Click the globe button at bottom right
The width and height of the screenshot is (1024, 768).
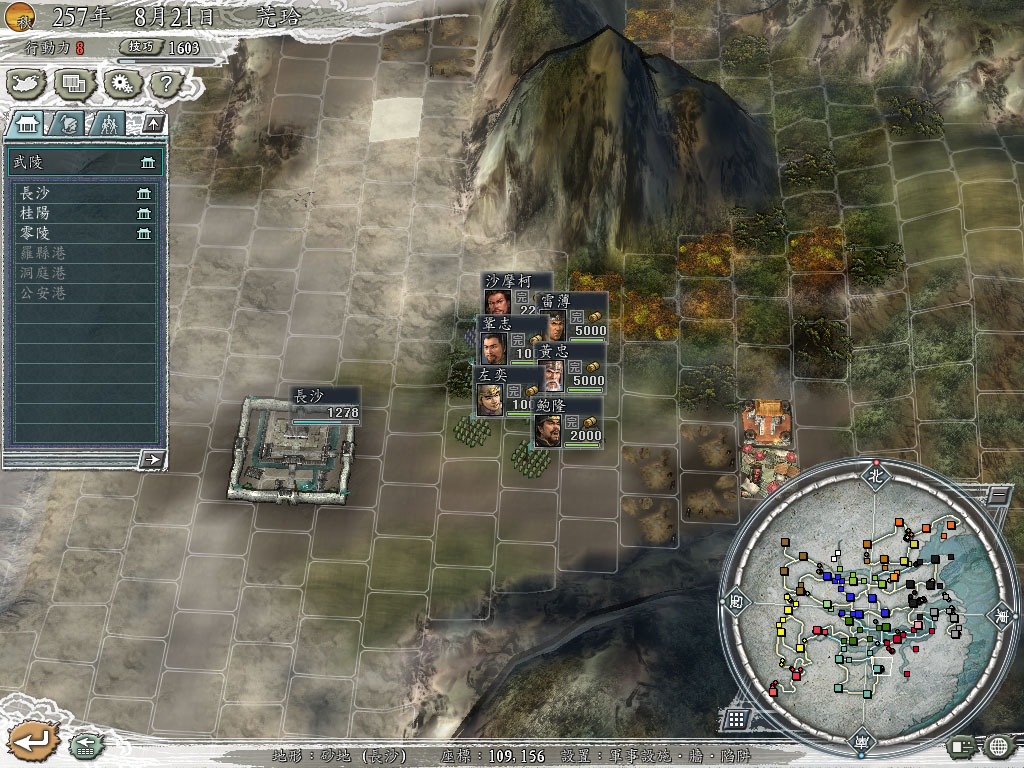pos(999,745)
